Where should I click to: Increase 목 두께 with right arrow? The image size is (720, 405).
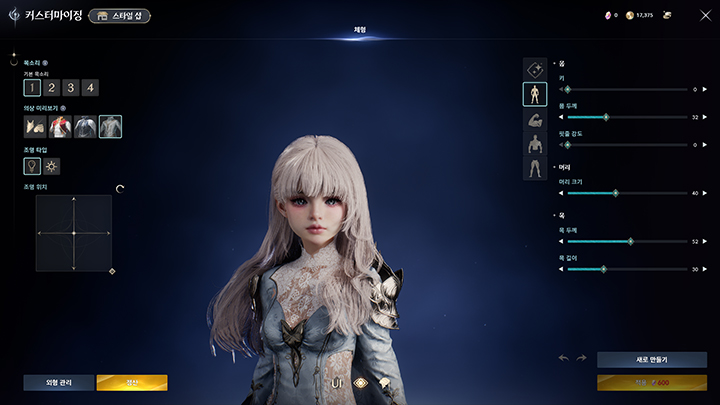[705, 241]
